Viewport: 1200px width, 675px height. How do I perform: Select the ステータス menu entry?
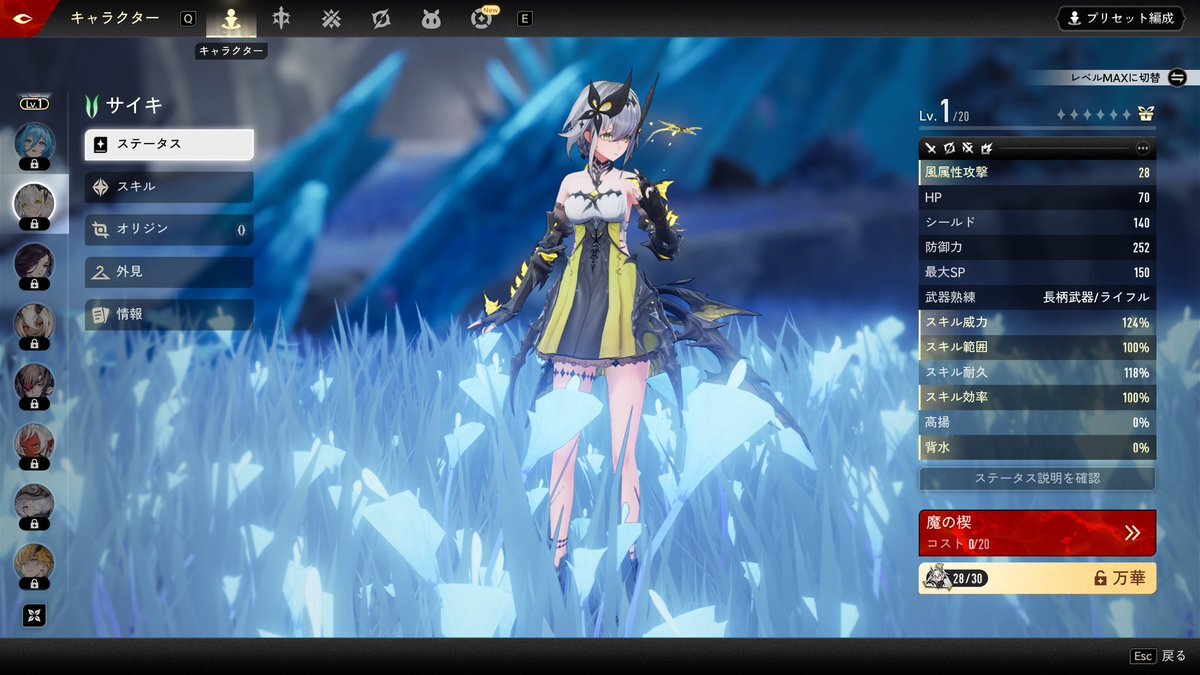coord(169,144)
